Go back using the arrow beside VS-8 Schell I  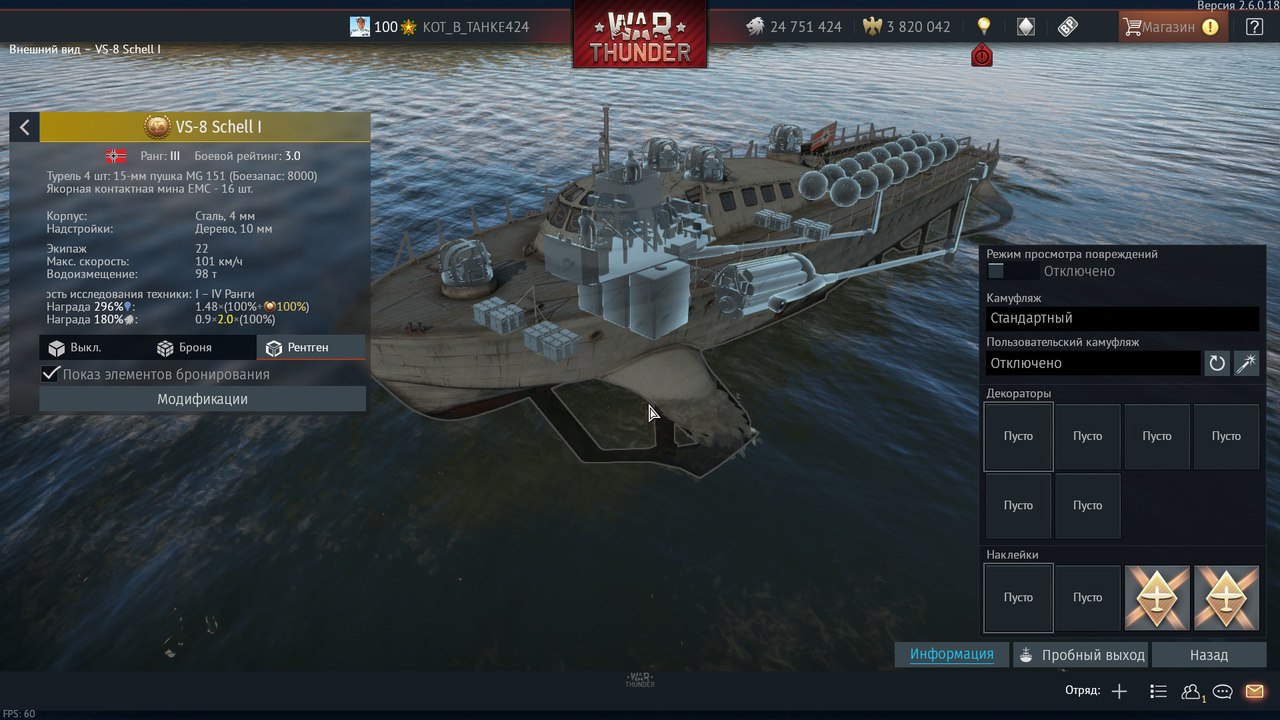coord(24,127)
